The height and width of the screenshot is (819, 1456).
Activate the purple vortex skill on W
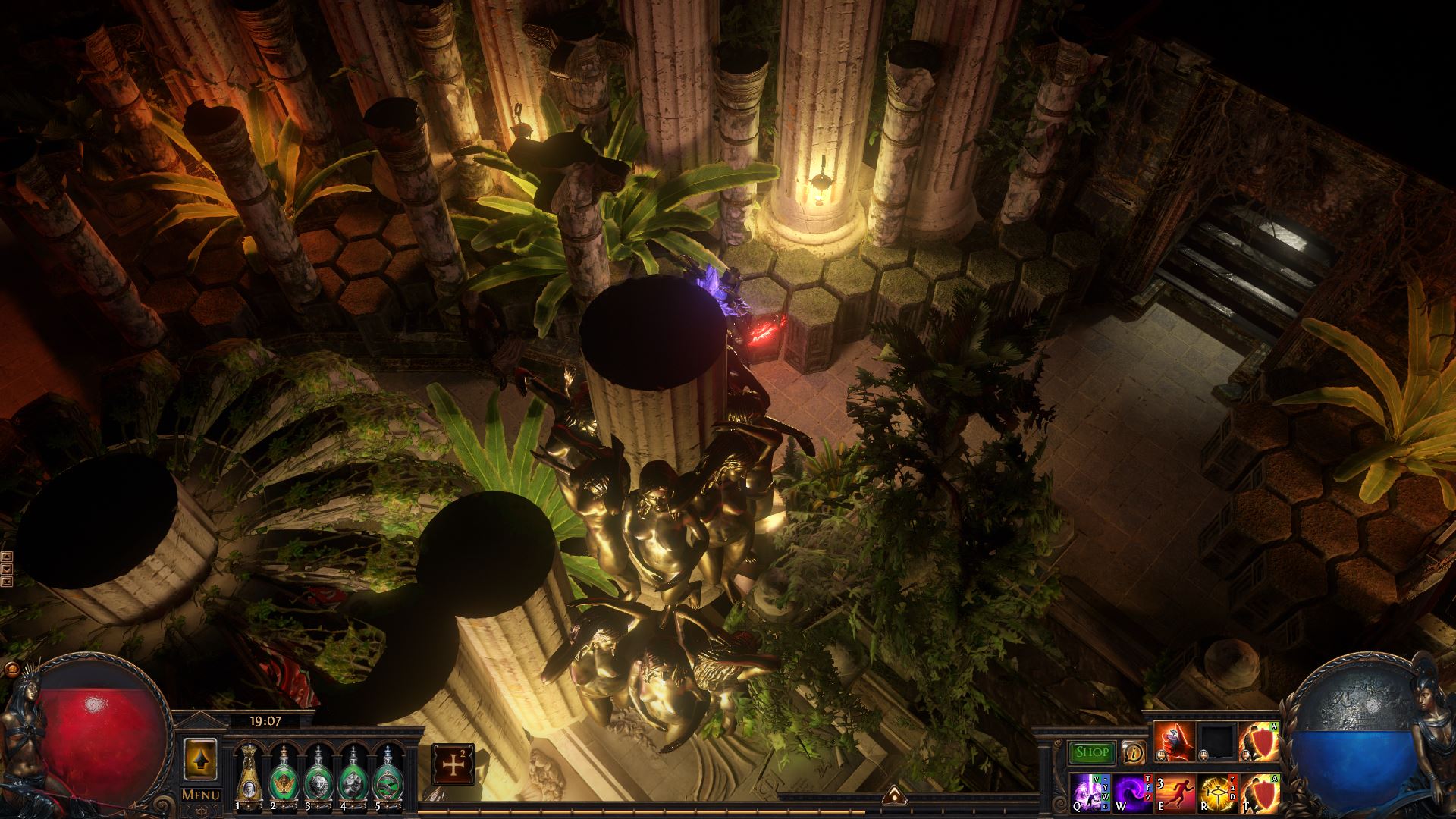pos(1133,792)
